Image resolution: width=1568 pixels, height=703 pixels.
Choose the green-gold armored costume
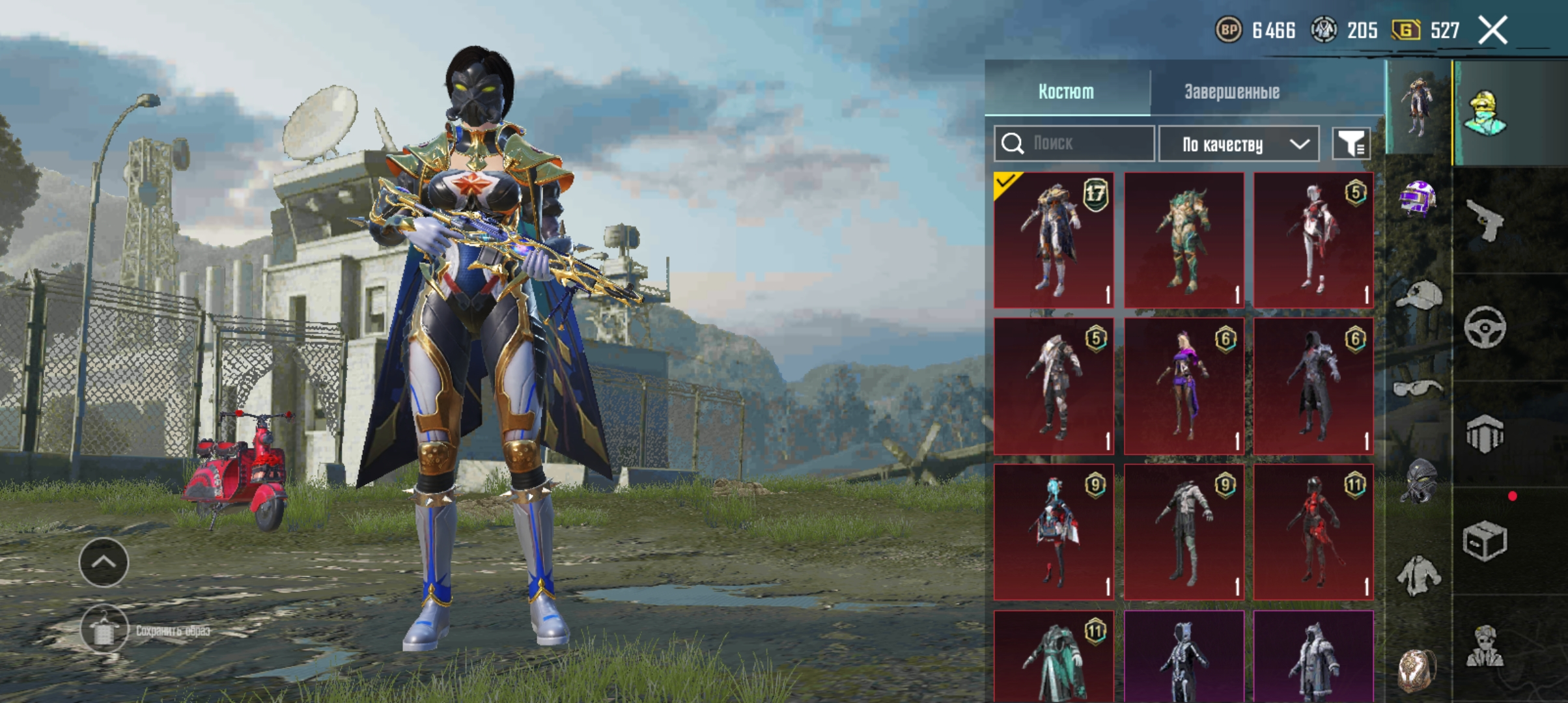pos(1184,240)
